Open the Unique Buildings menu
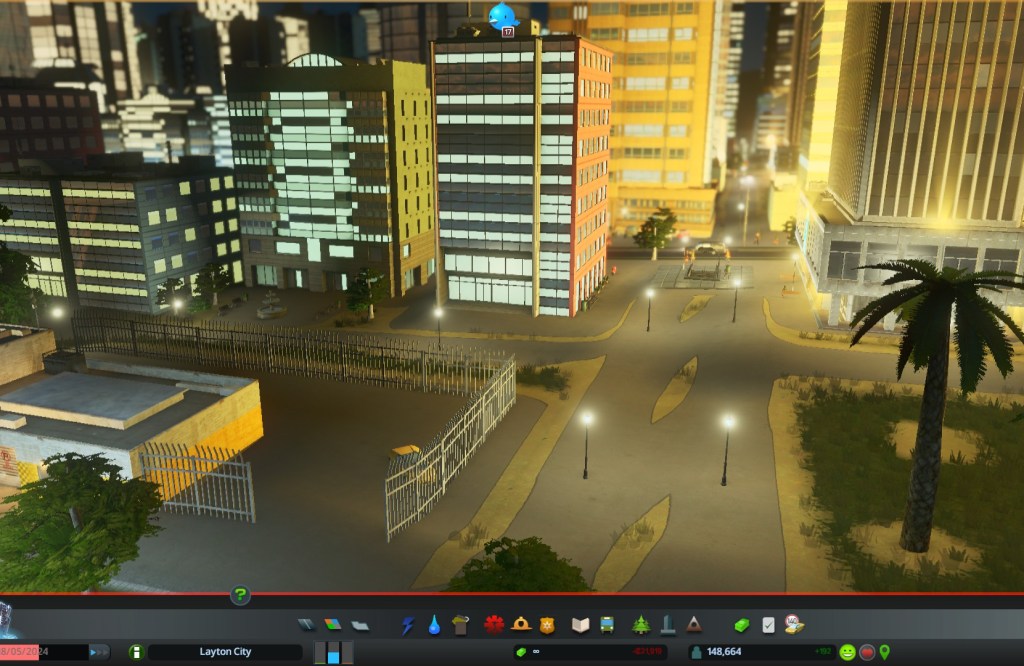The image size is (1024, 666). [667, 625]
